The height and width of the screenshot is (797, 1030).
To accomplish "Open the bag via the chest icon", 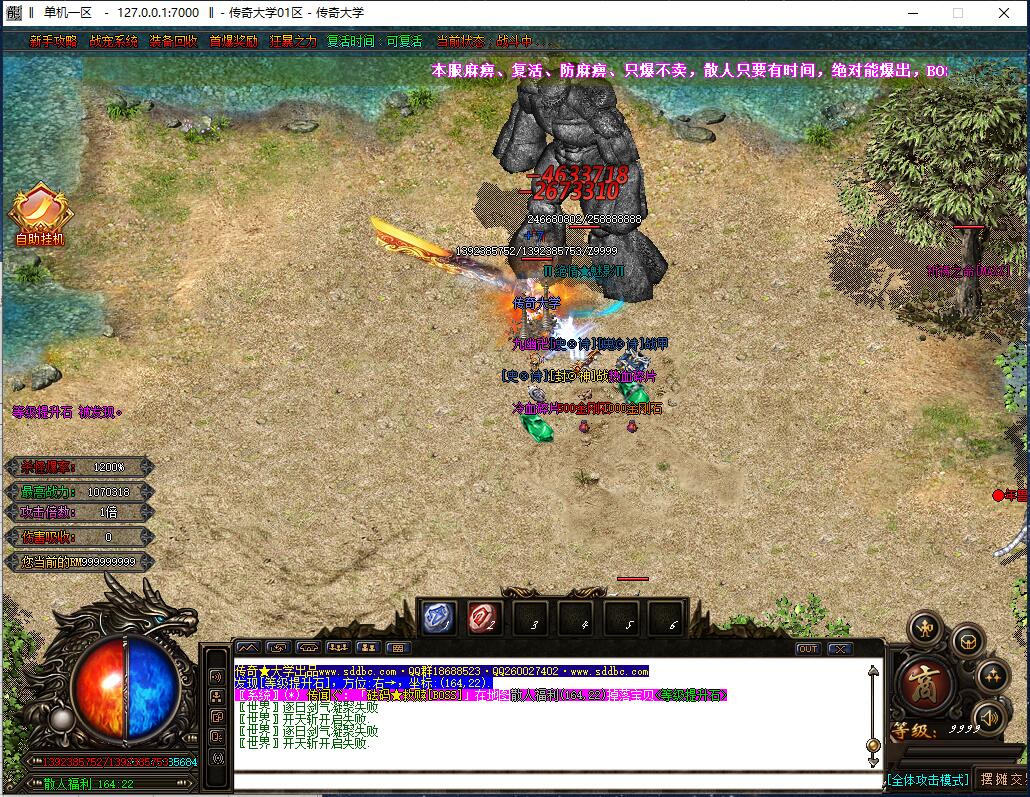I will click(x=967, y=640).
